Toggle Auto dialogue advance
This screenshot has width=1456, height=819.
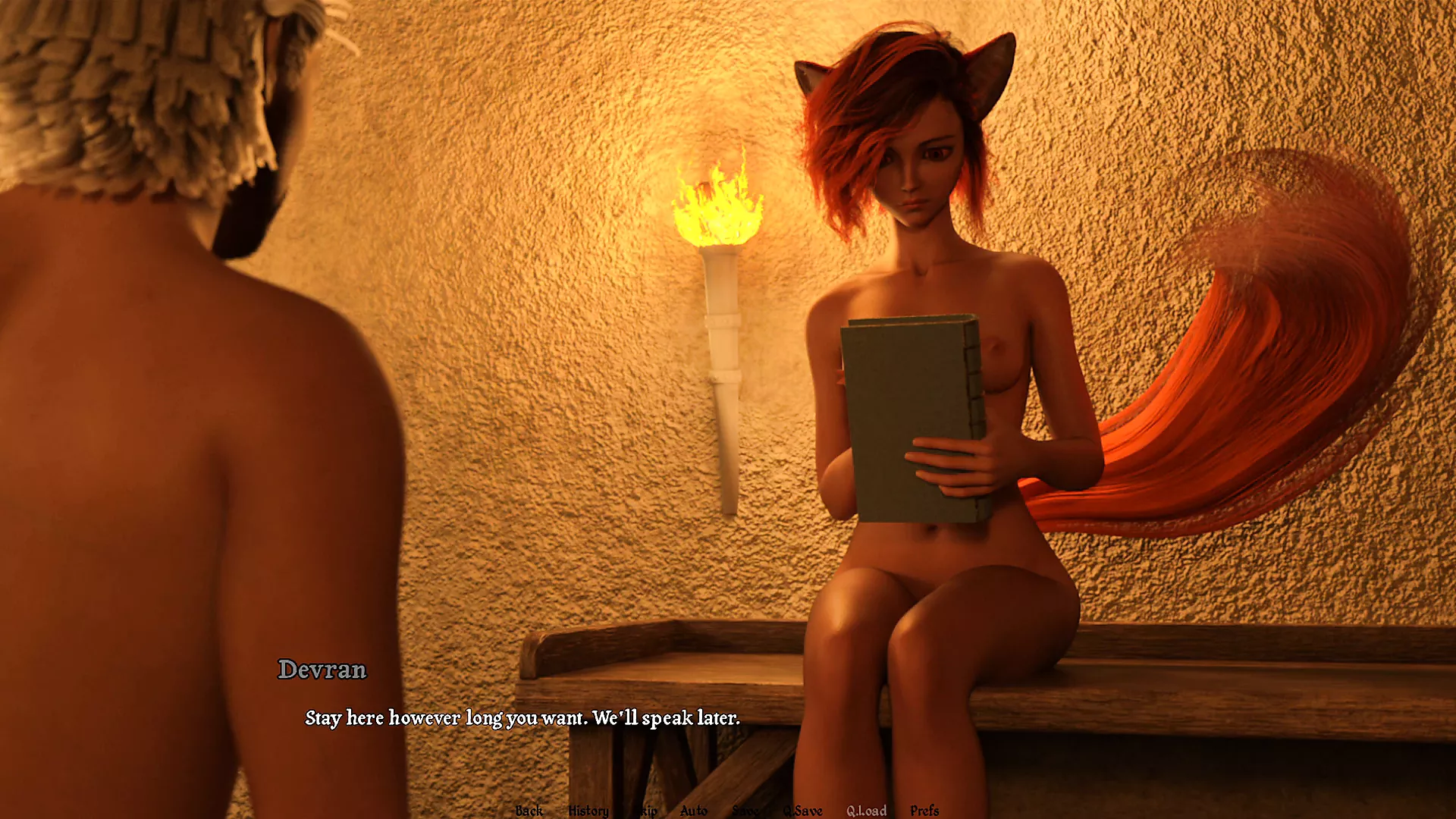(693, 810)
